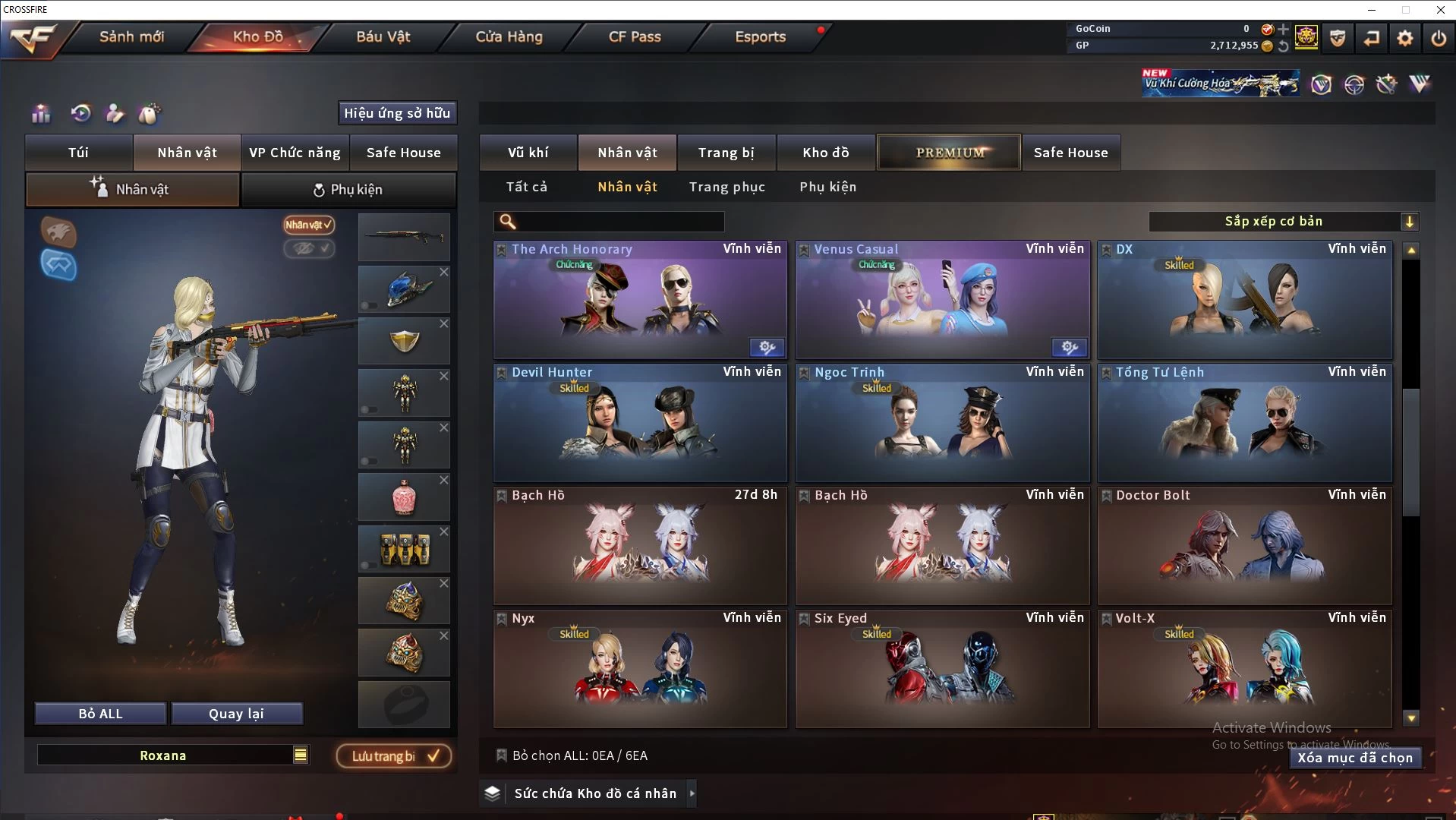
Task: Open the CF Pass menu
Action: tap(635, 36)
